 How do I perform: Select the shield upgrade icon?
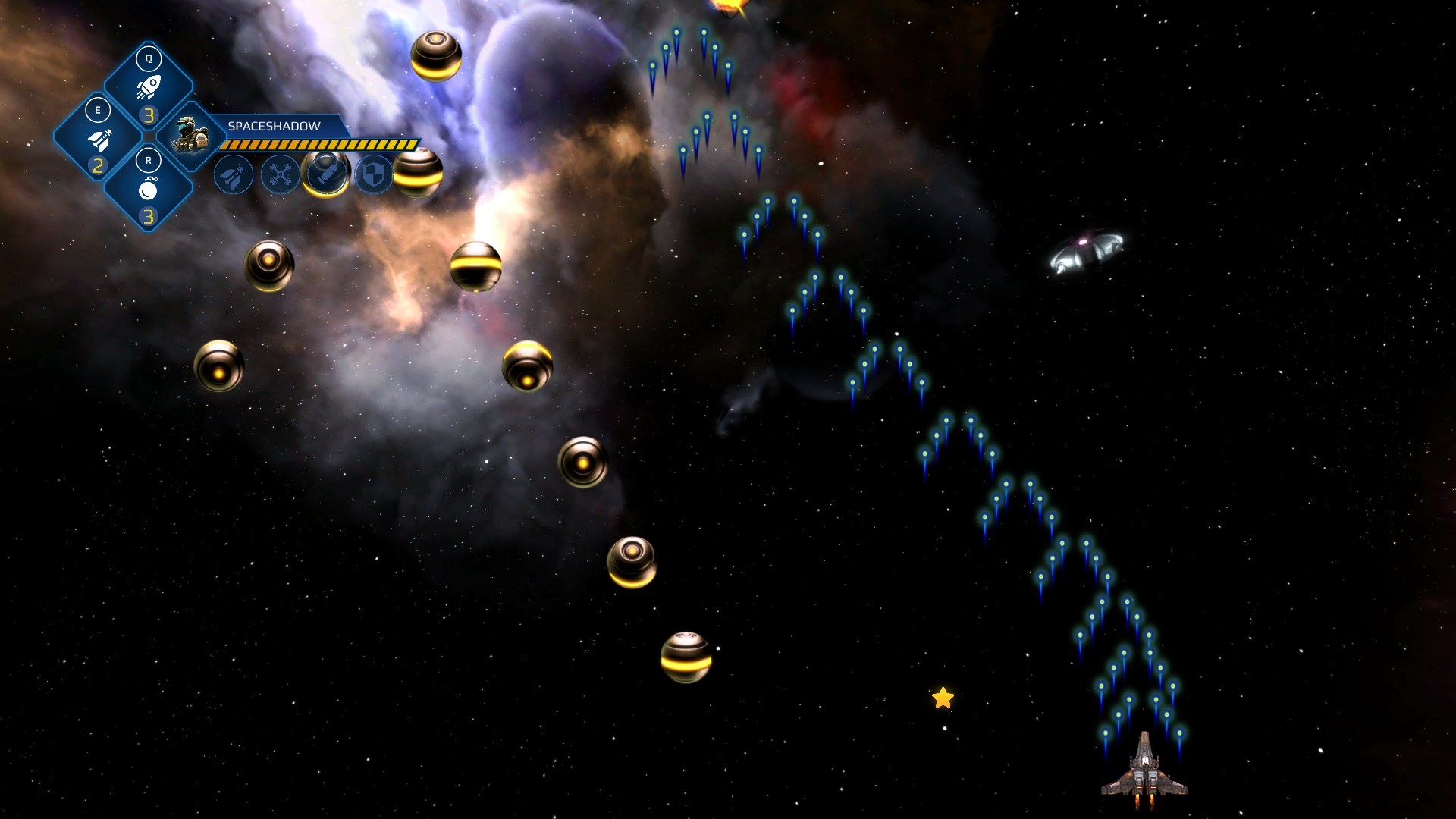[373, 175]
